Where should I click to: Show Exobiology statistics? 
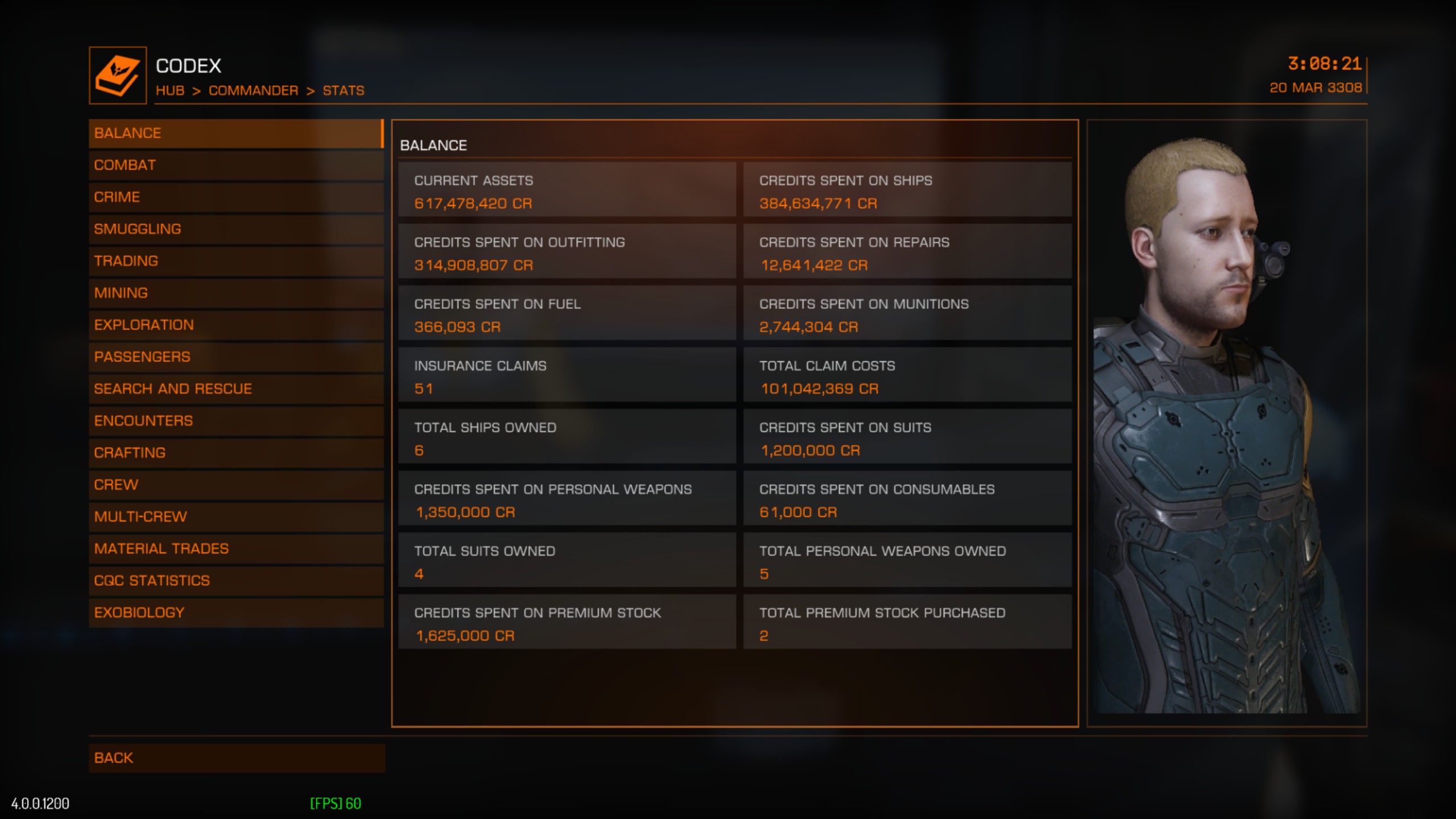[x=235, y=613]
